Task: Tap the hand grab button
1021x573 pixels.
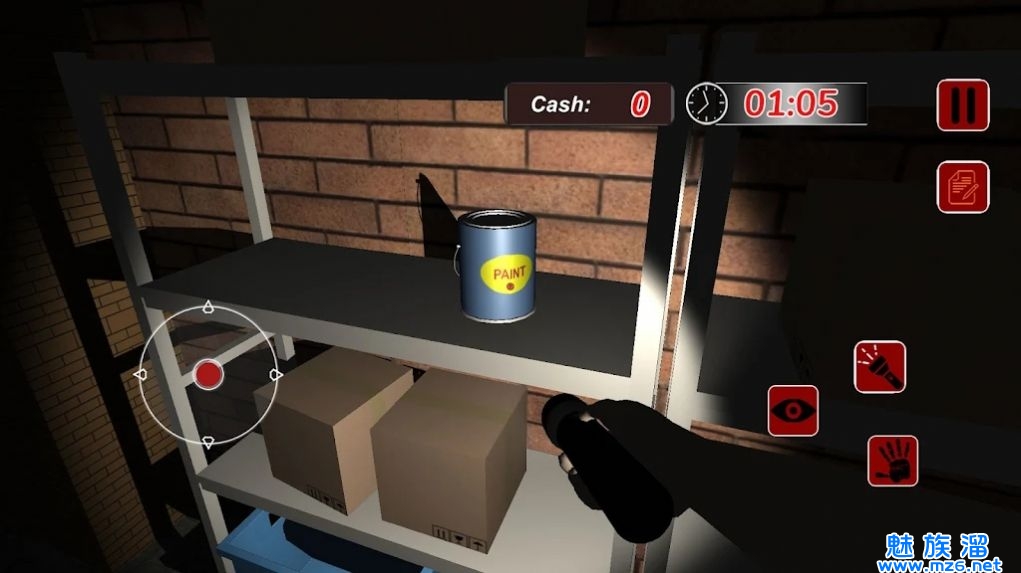Action: click(x=893, y=461)
